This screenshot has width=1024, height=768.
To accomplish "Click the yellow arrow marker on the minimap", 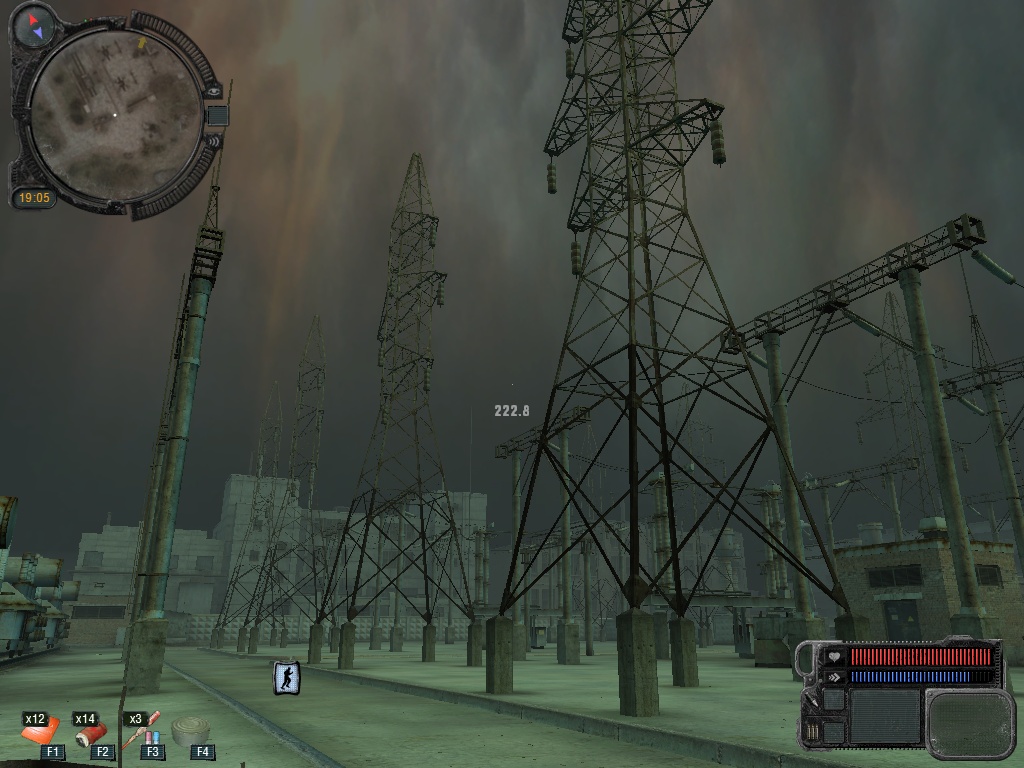I will [142, 44].
